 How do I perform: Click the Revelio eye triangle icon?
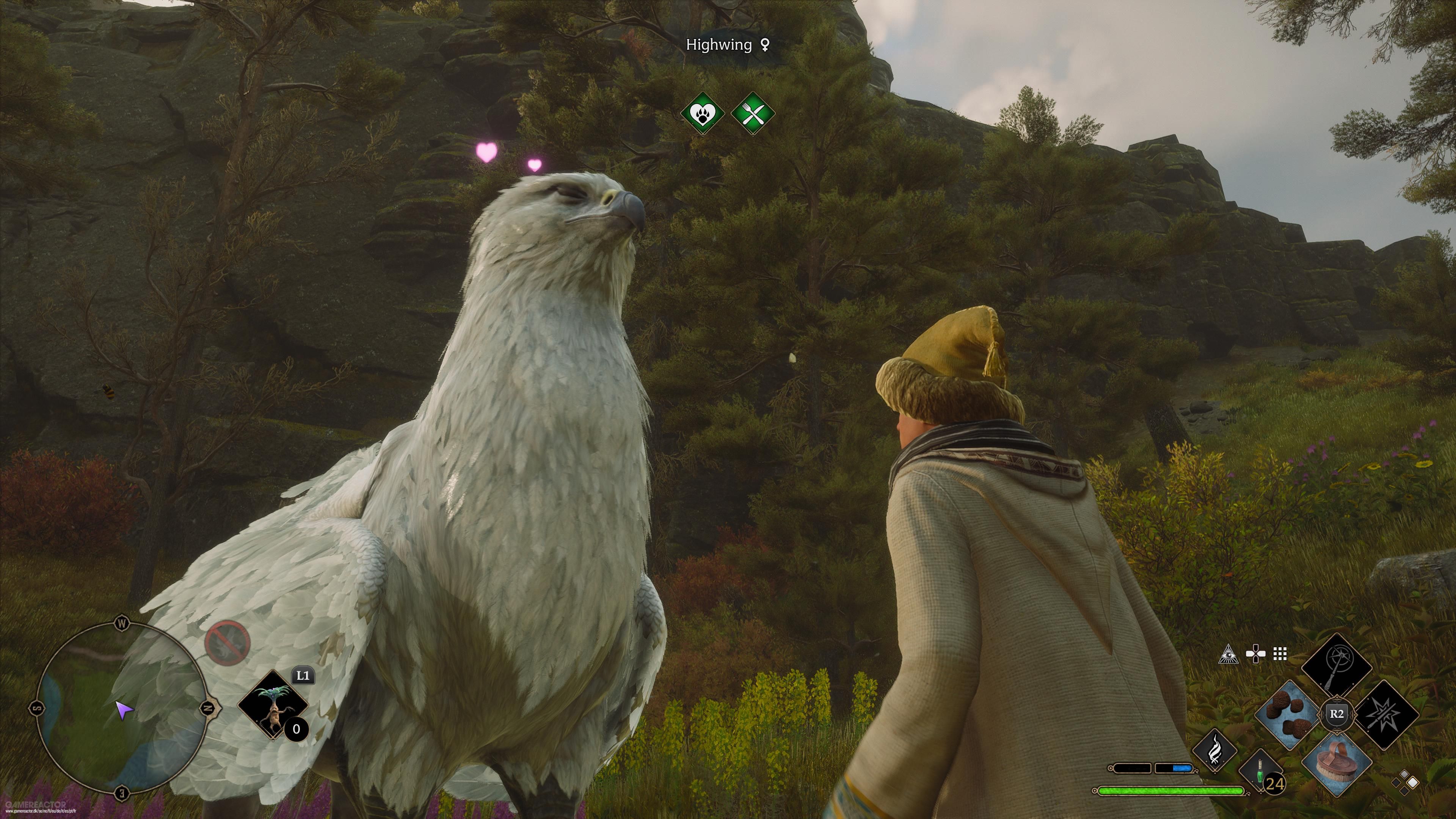[x=1229, y=654]
